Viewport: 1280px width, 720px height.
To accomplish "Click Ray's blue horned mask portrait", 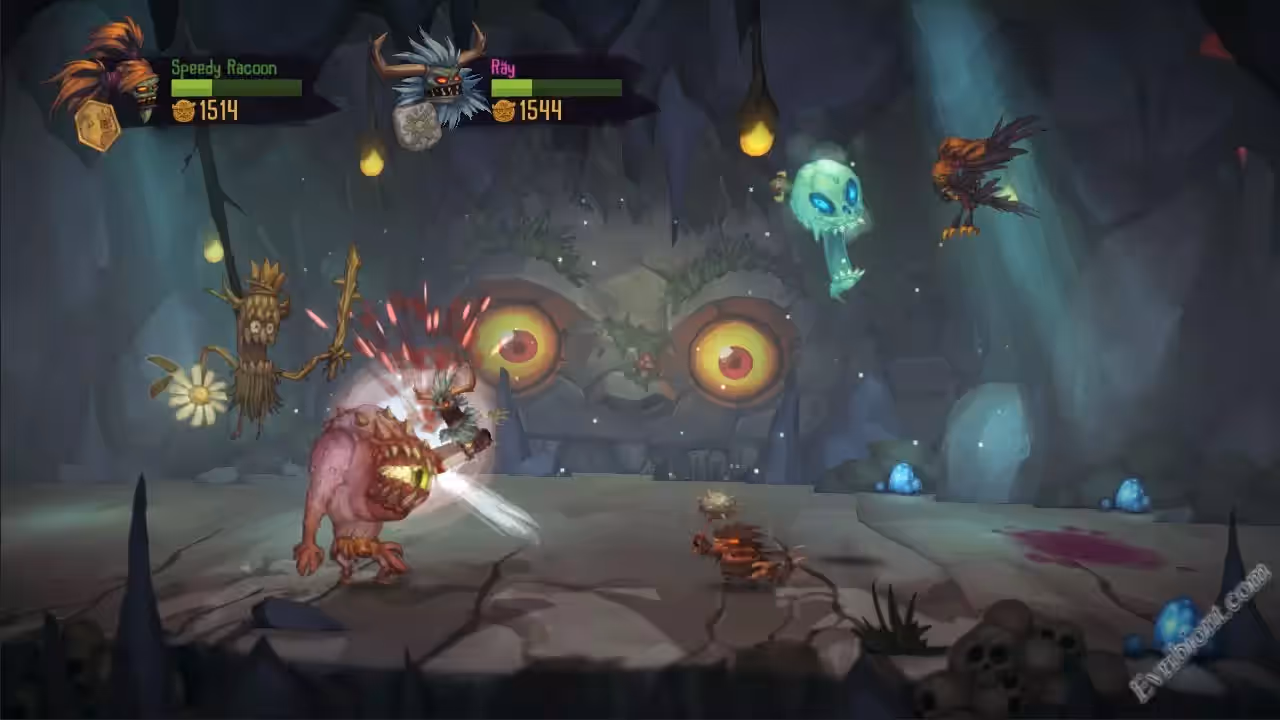I will click(x=434, y=74).
